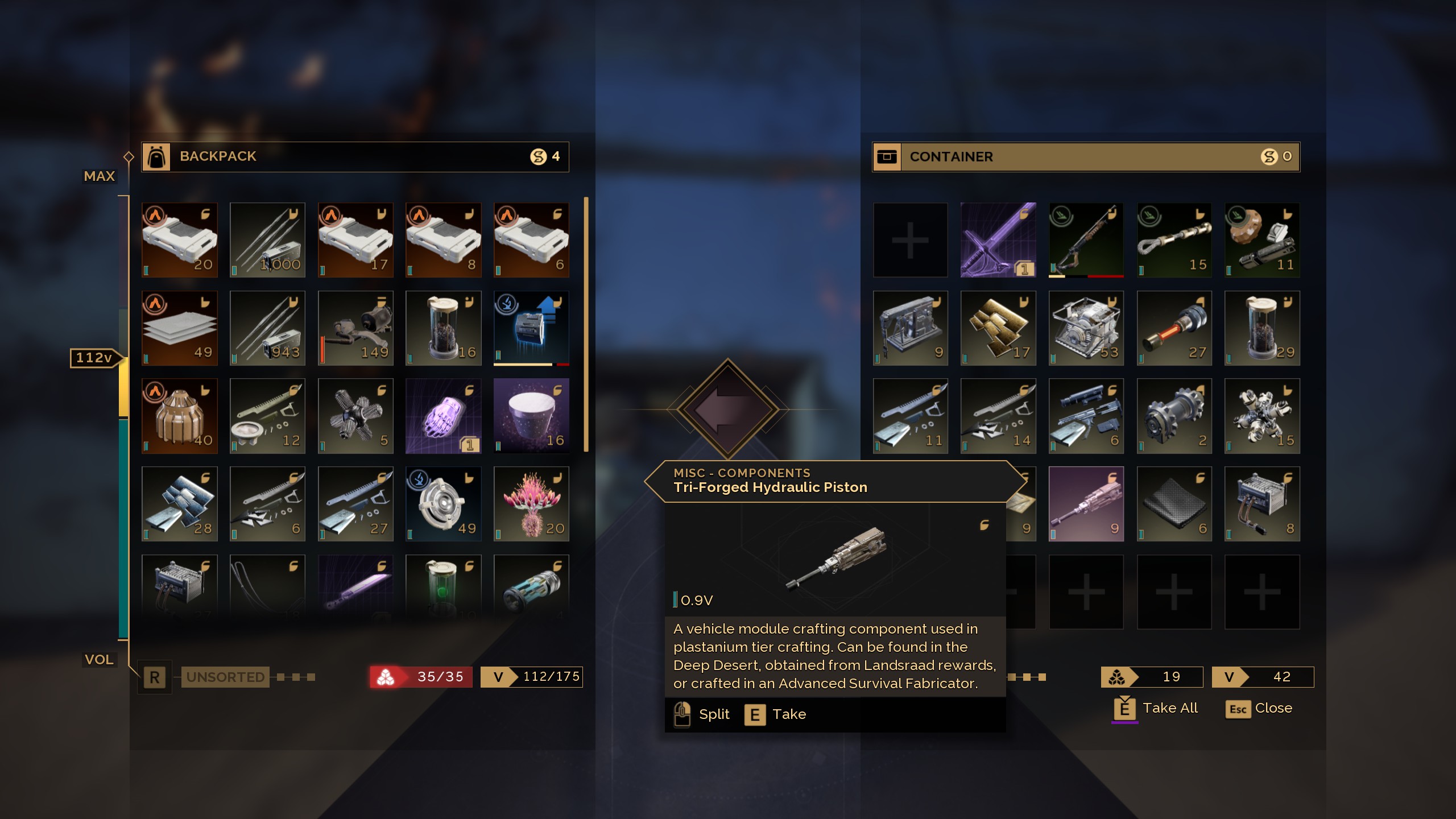Select the highlighted Tri-Forged Hydraulic Piston slot
1456x819 pixels.
[x=1086, y=504]
